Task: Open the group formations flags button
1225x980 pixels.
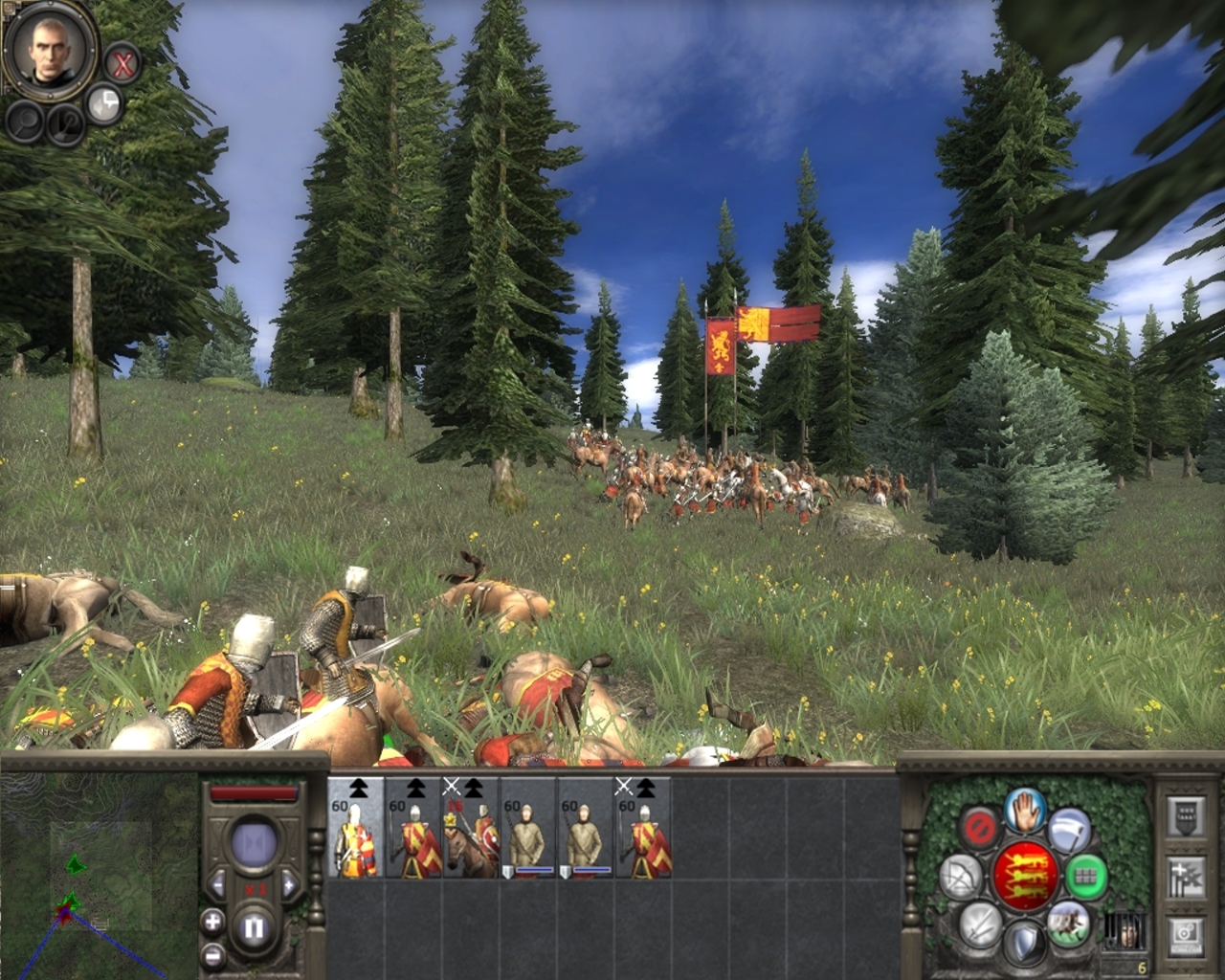Action: click(x=1186, y=876)
